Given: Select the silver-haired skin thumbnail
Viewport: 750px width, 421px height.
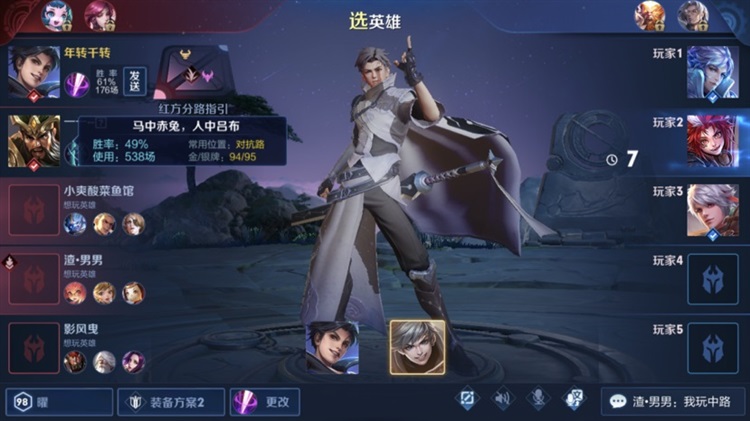Looking at the screenshot, I should coord(417,347).
